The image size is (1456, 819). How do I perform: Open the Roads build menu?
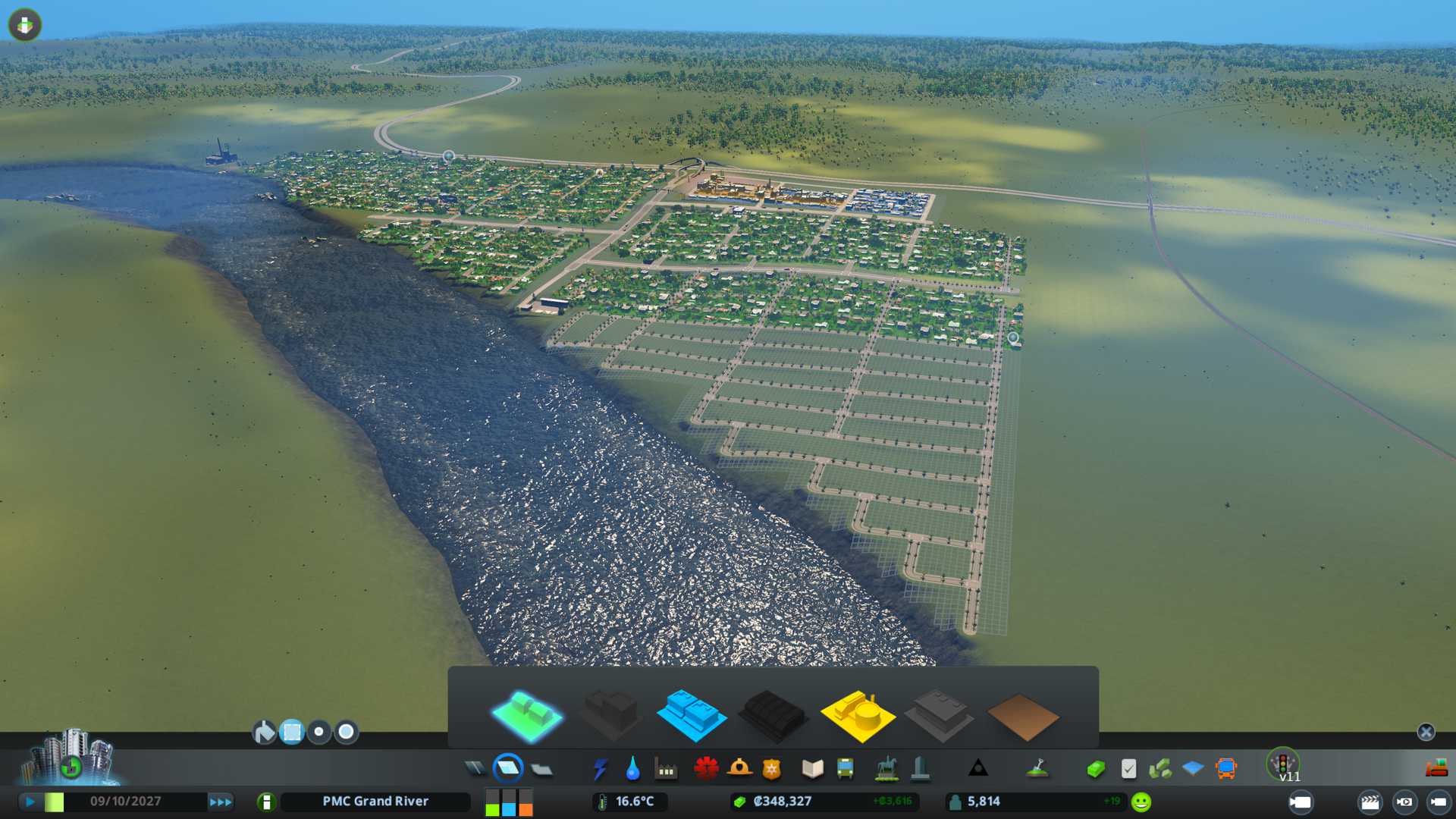[x=475, y=769]
